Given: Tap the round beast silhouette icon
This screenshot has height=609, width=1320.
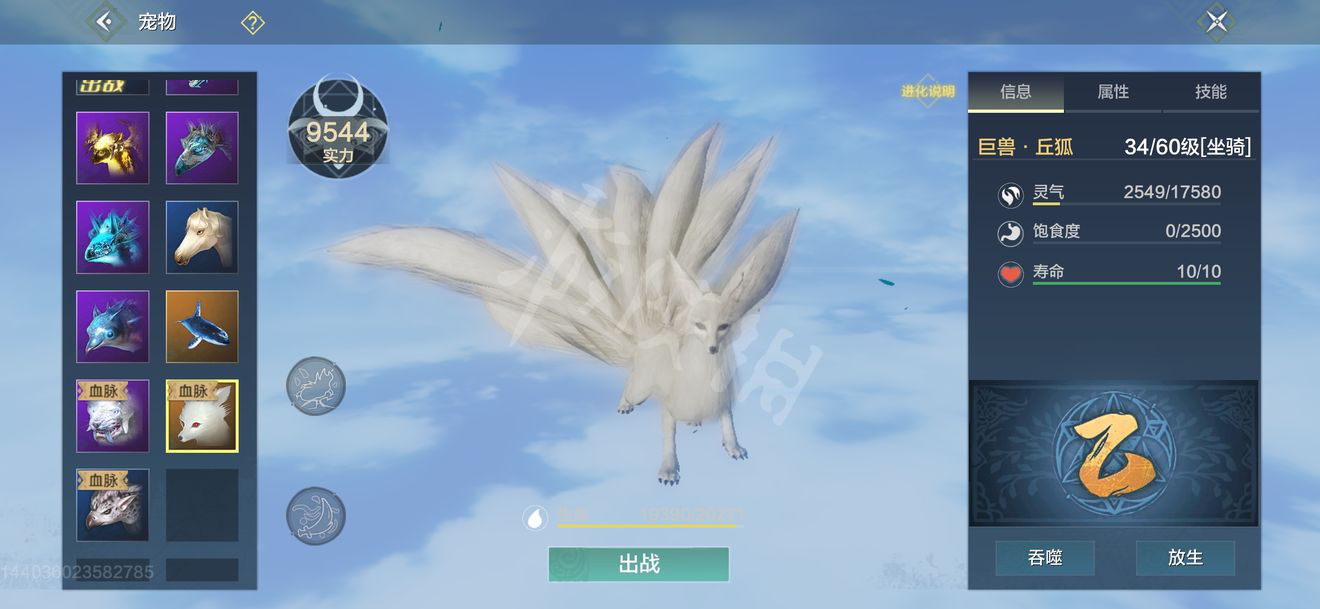Looking at the screenshot, I should pos(316,386).
